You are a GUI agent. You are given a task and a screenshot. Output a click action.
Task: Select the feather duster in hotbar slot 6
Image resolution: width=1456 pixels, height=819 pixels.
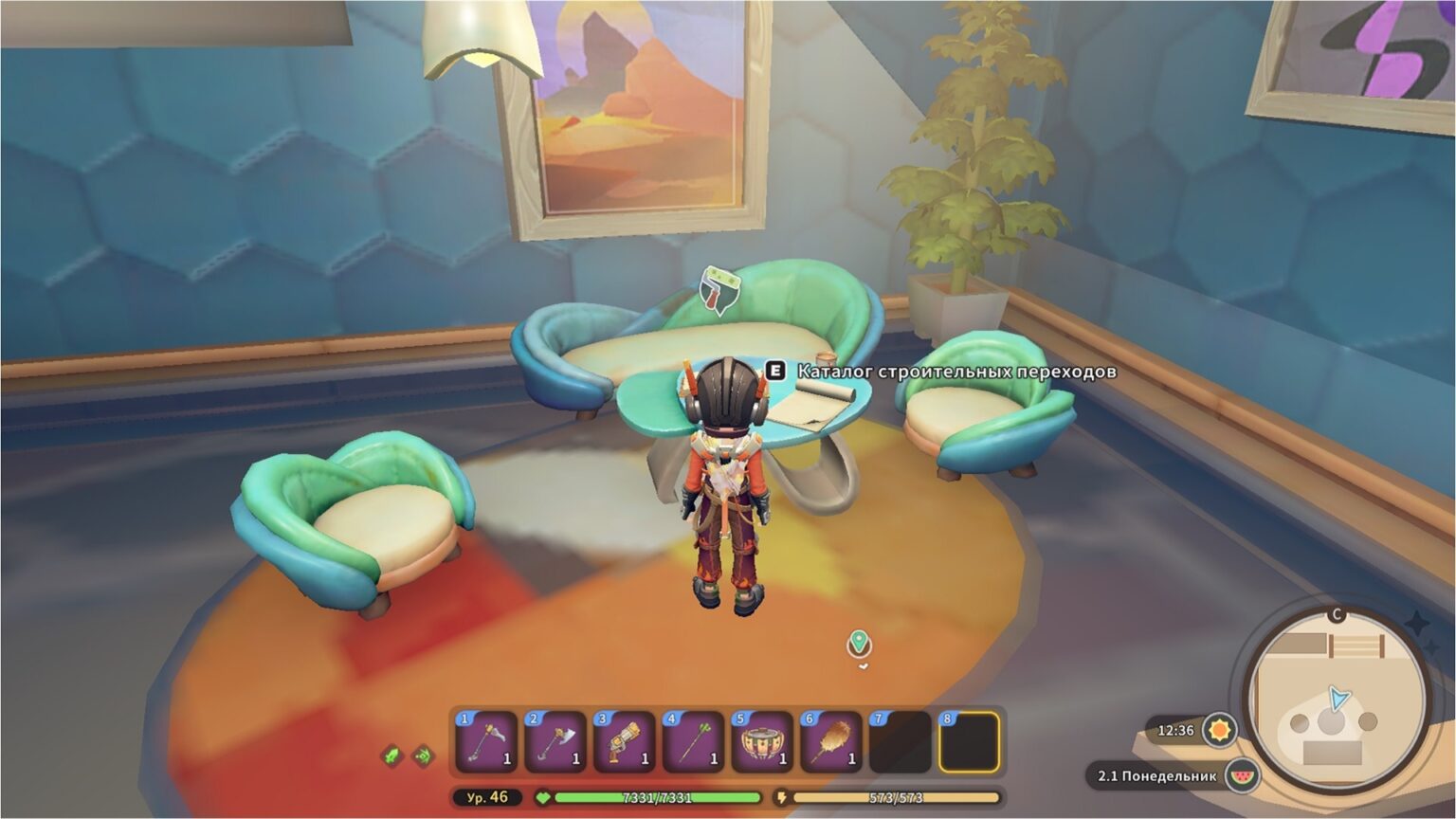tap(831, 741)
